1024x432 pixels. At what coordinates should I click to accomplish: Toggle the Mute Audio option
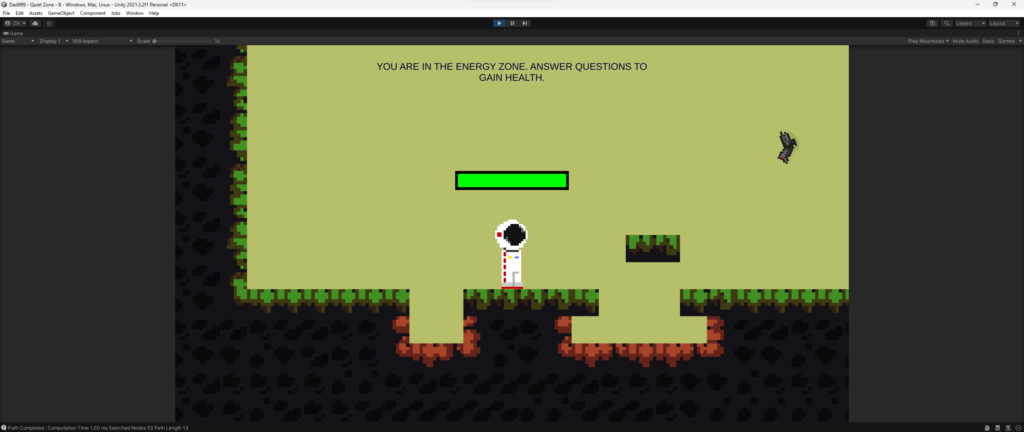(x=966, y=41)
